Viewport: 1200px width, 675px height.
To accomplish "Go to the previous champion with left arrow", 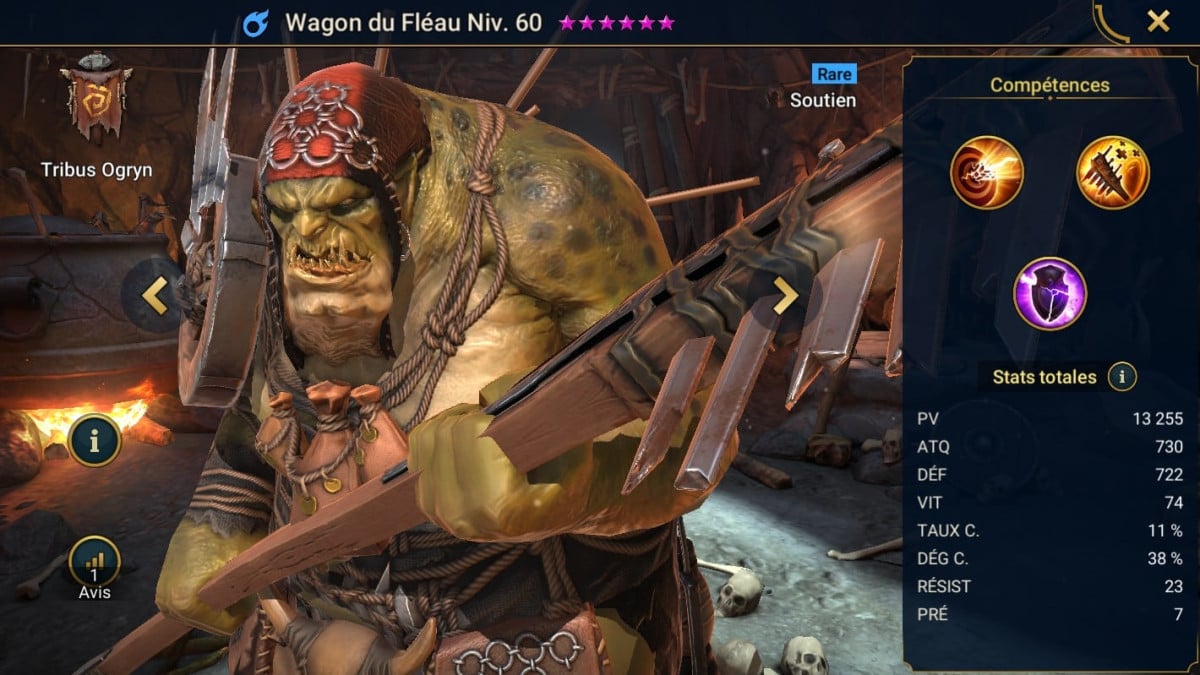I will (155, 294).
